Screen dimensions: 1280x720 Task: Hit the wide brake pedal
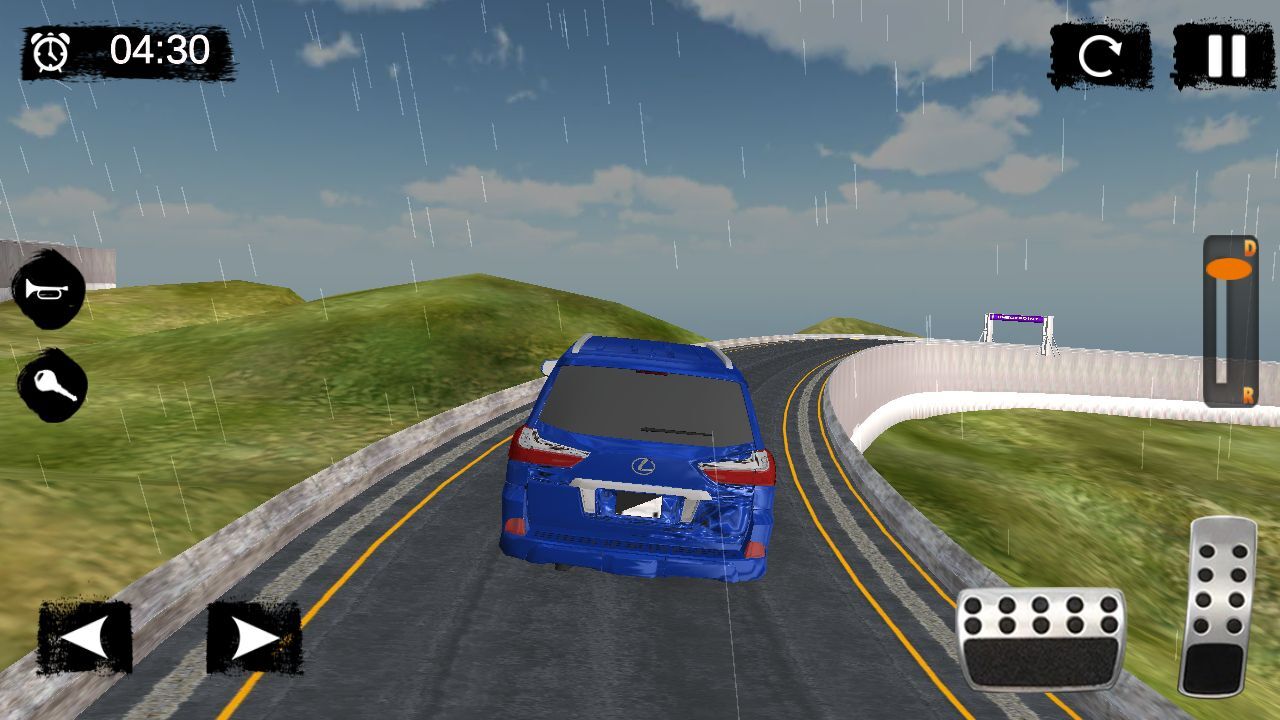[x=1040, y=638]
